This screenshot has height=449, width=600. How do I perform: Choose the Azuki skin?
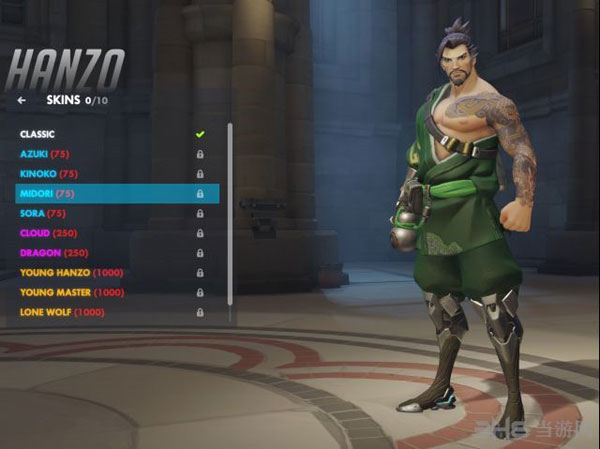coord(42,154)
